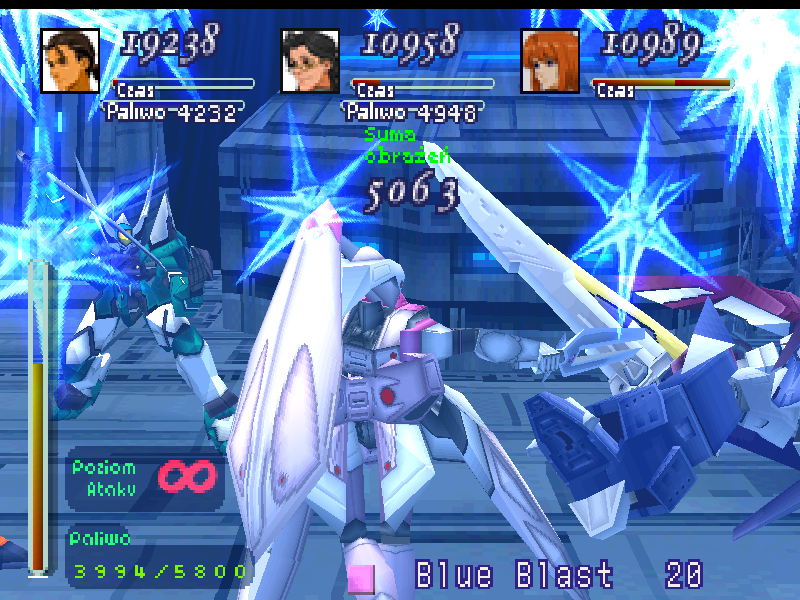This screenshot has width=800, height=600.
Task: Click the orange-haired woman's portrait
Action: pos(550,60)
